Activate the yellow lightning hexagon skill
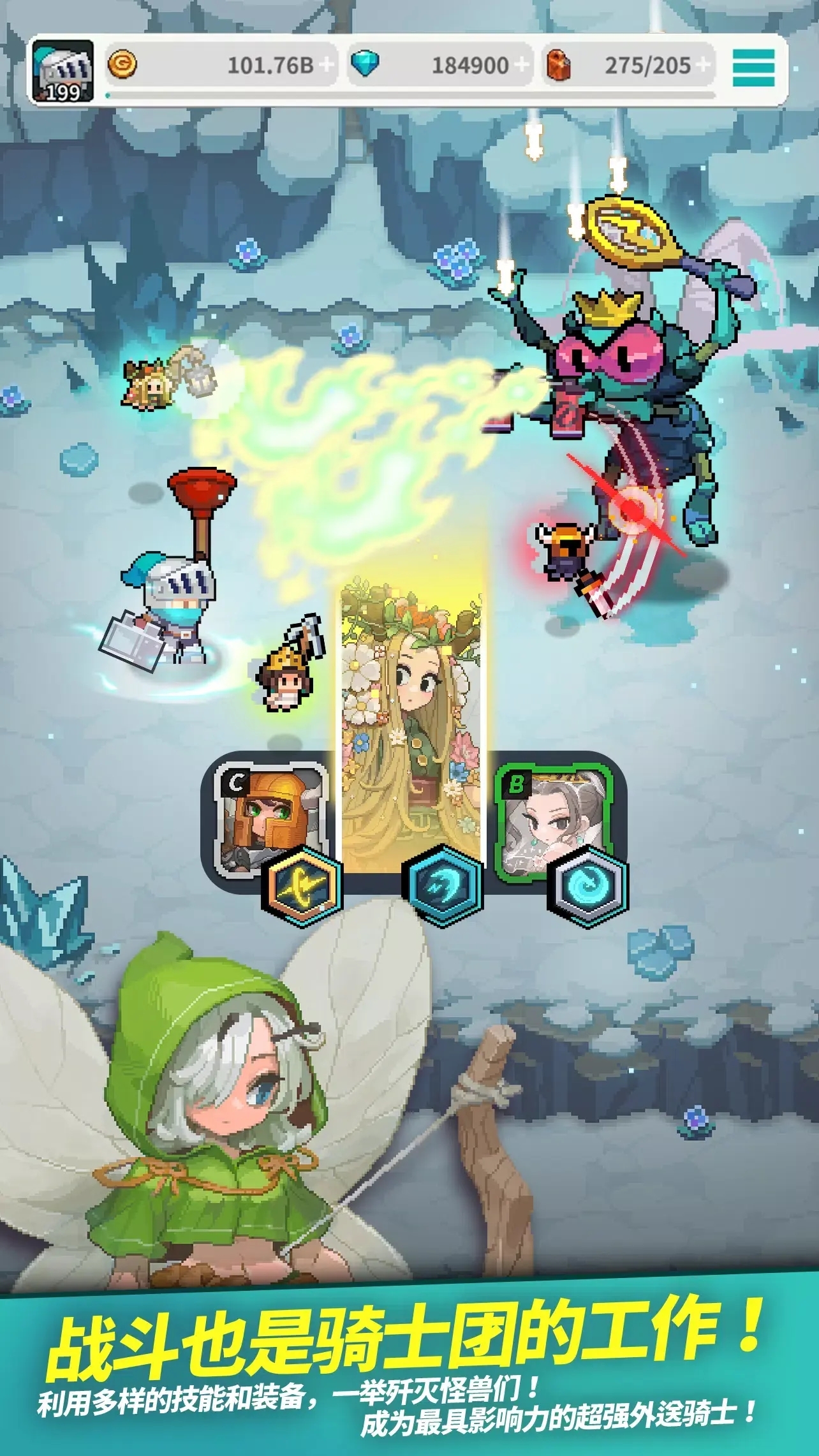The height and width of the screenshot is (1456, 819). 302,885
